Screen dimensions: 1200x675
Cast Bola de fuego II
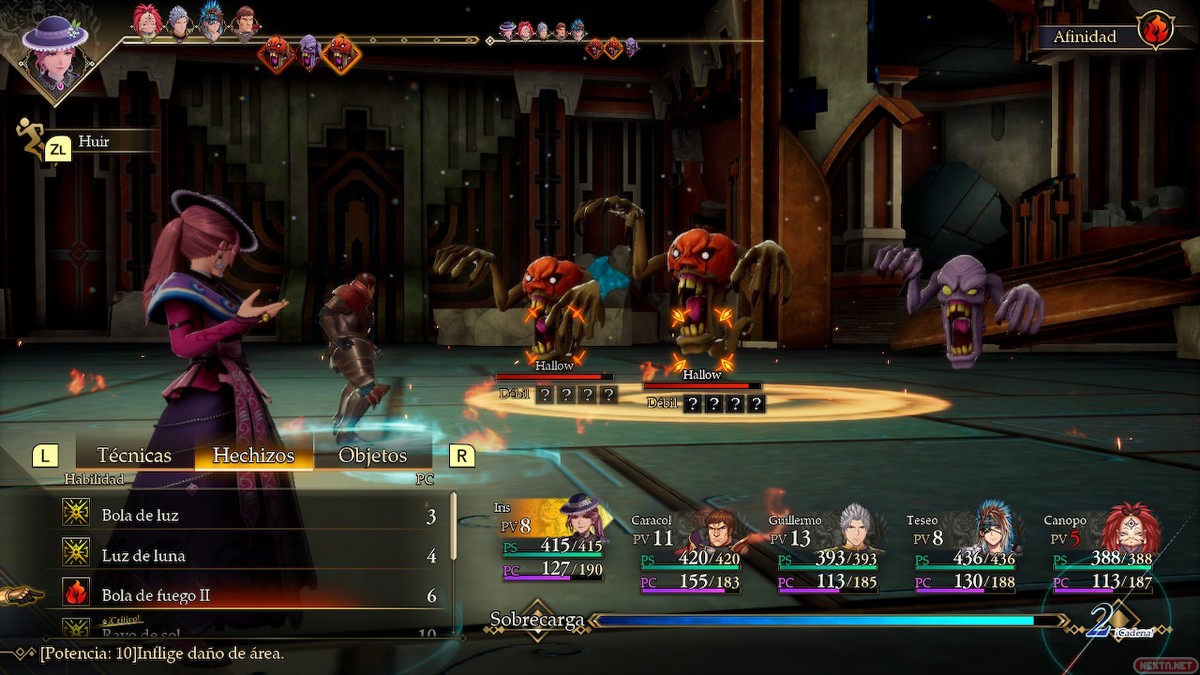[x=250, y=595]
